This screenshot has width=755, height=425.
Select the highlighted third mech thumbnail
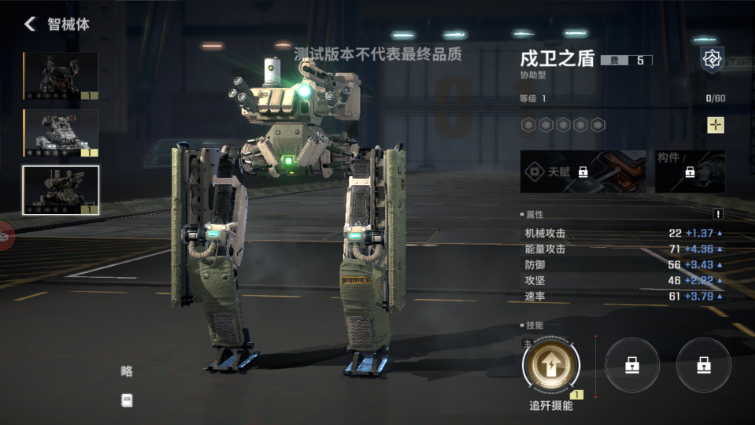click(x=60, y=190)
